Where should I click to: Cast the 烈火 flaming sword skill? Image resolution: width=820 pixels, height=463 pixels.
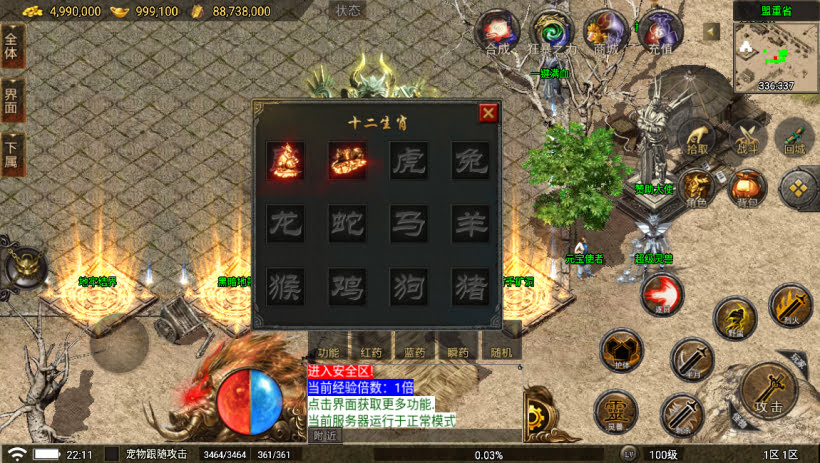pyautogui.click(x=790, y=305)
